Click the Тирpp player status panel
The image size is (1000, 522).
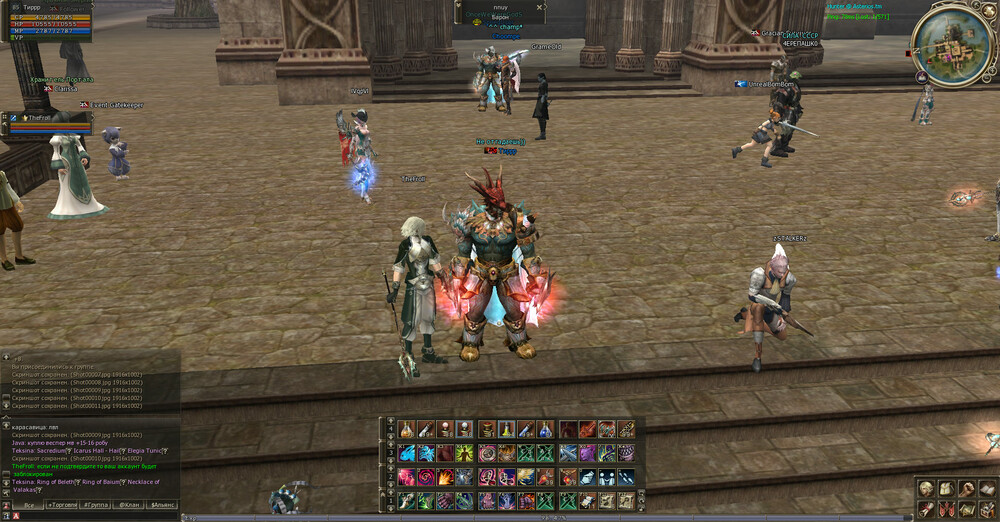point(47,21)
